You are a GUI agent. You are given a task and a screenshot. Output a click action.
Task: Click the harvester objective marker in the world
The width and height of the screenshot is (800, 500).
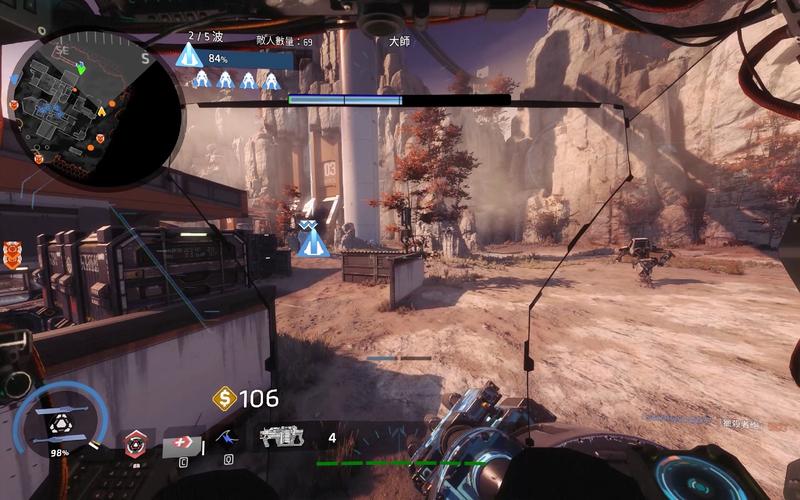pos(313,239)
